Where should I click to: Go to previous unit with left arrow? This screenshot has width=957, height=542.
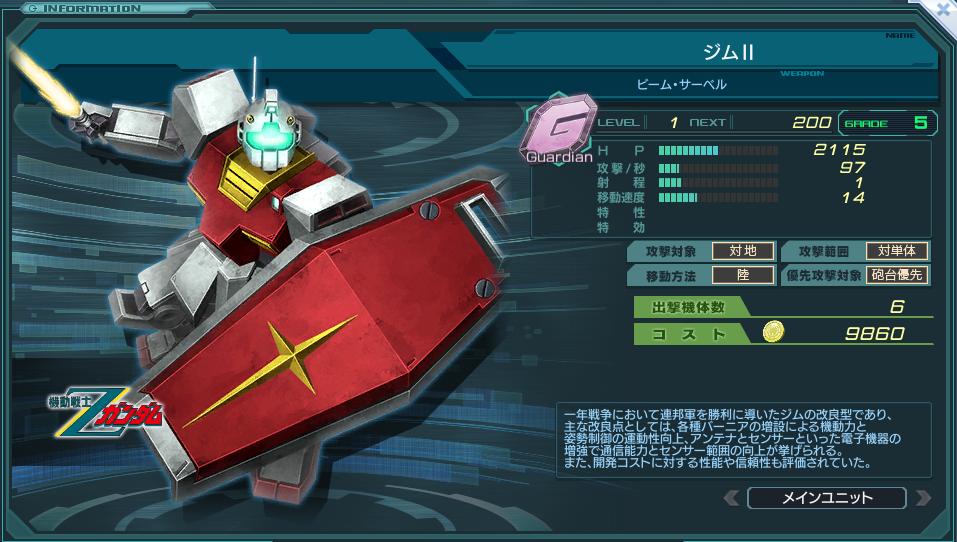732,497
